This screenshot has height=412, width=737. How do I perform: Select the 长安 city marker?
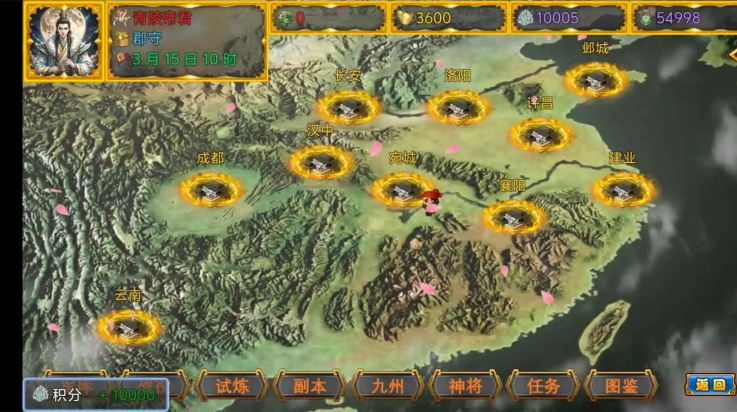pos(348,106)
